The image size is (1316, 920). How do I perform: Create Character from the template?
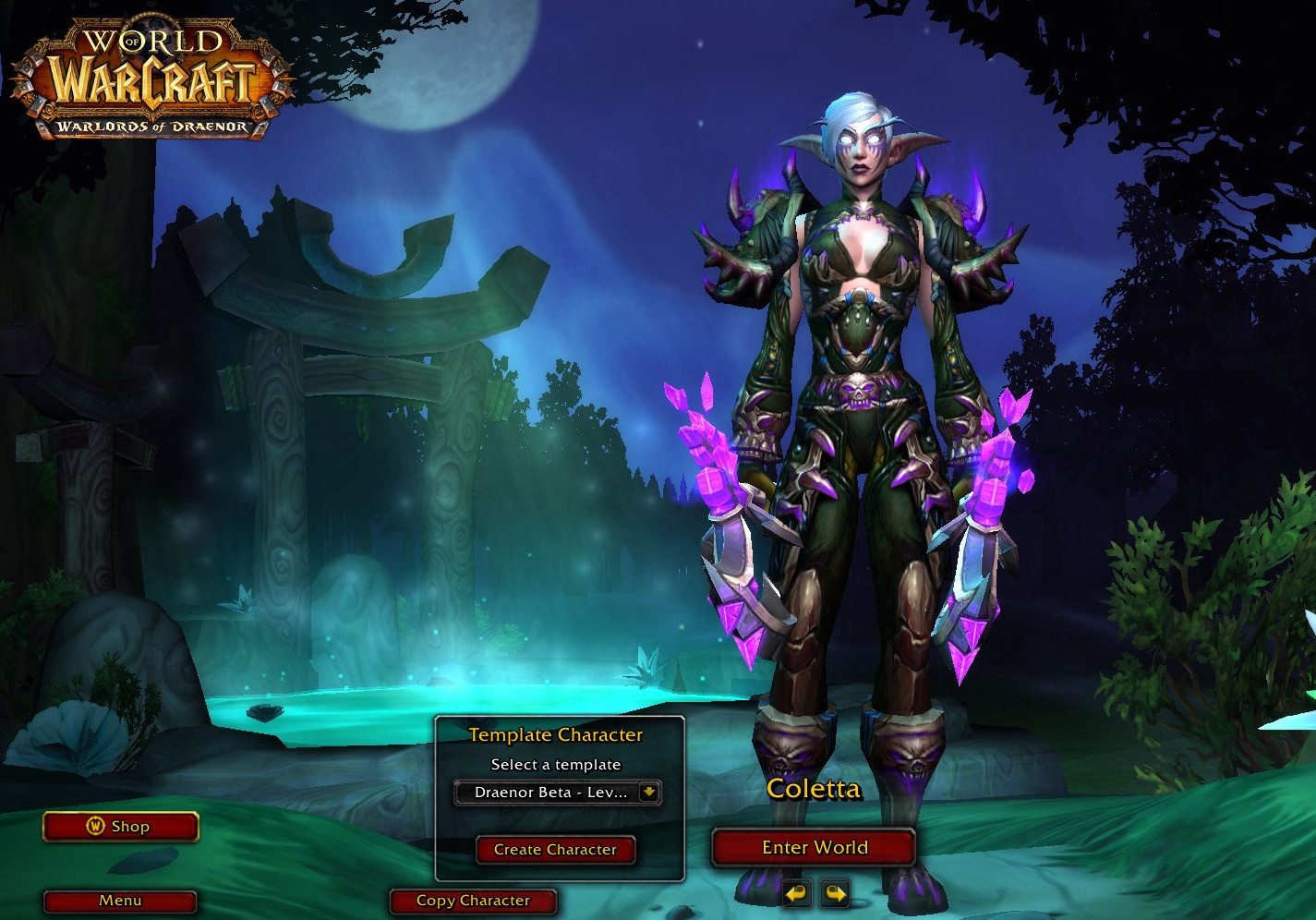click(555, 850)
